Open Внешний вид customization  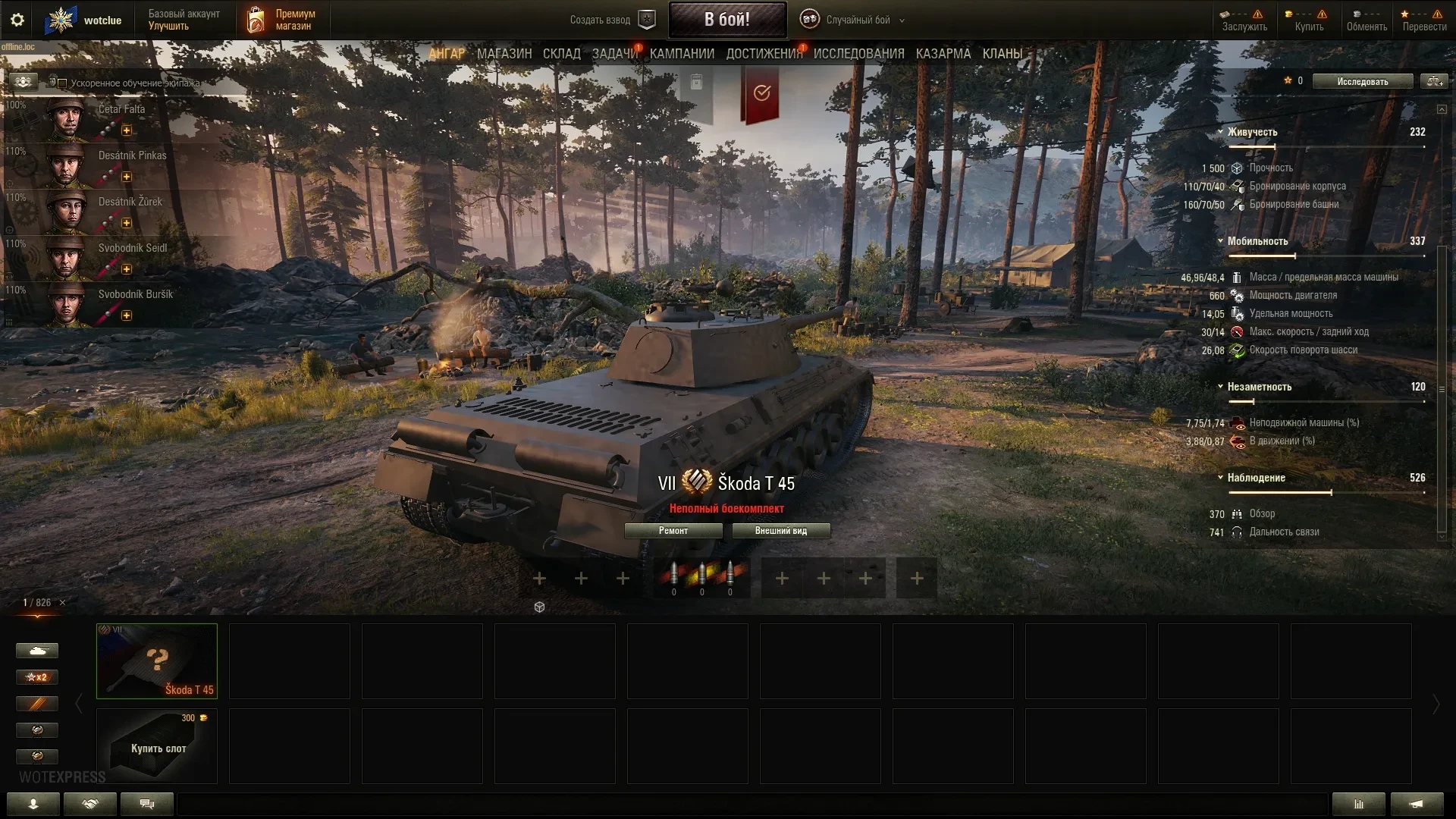pos(781,531)
